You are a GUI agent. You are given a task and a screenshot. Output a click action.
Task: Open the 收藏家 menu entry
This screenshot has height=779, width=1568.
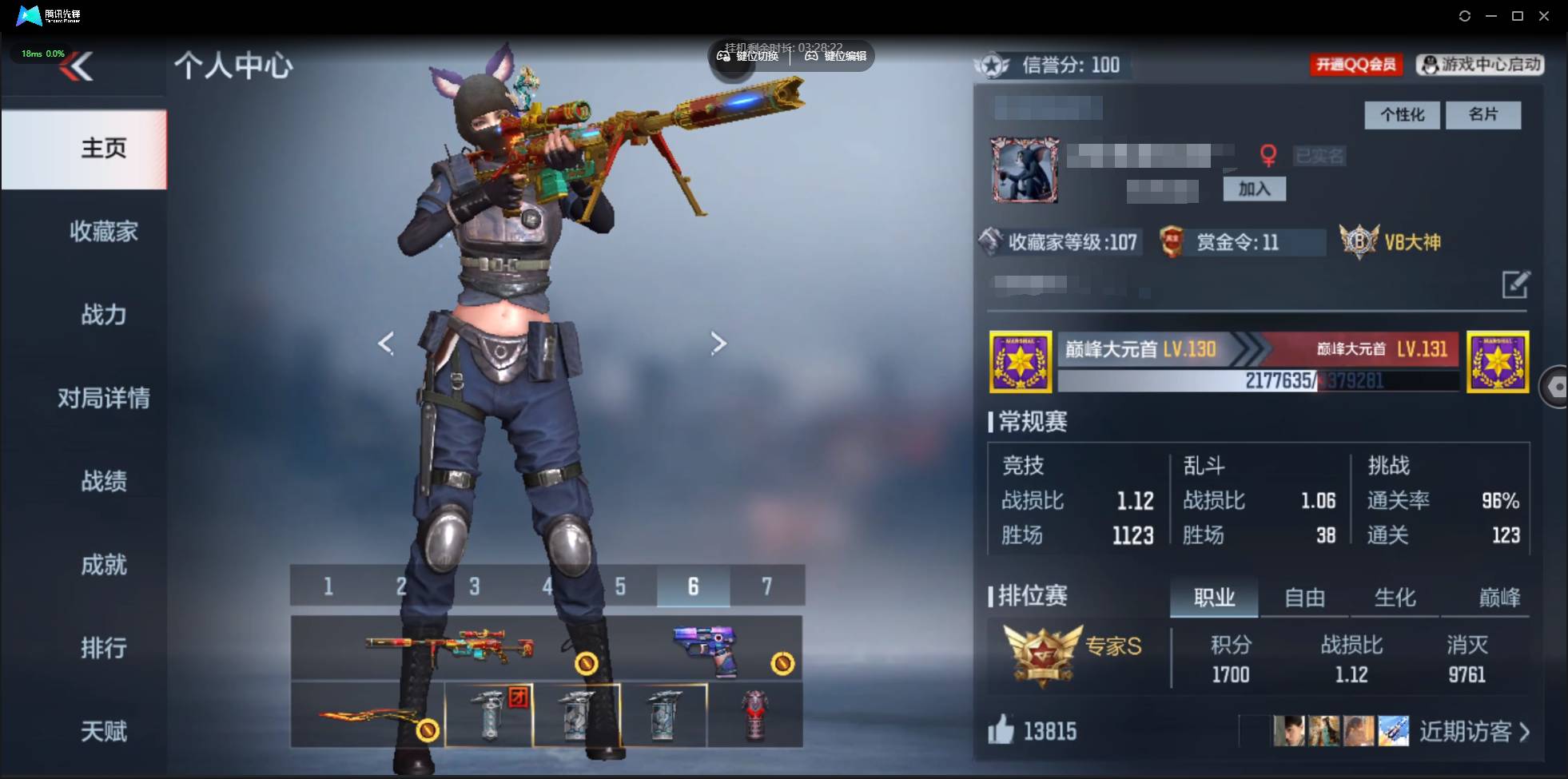(103, 232)
